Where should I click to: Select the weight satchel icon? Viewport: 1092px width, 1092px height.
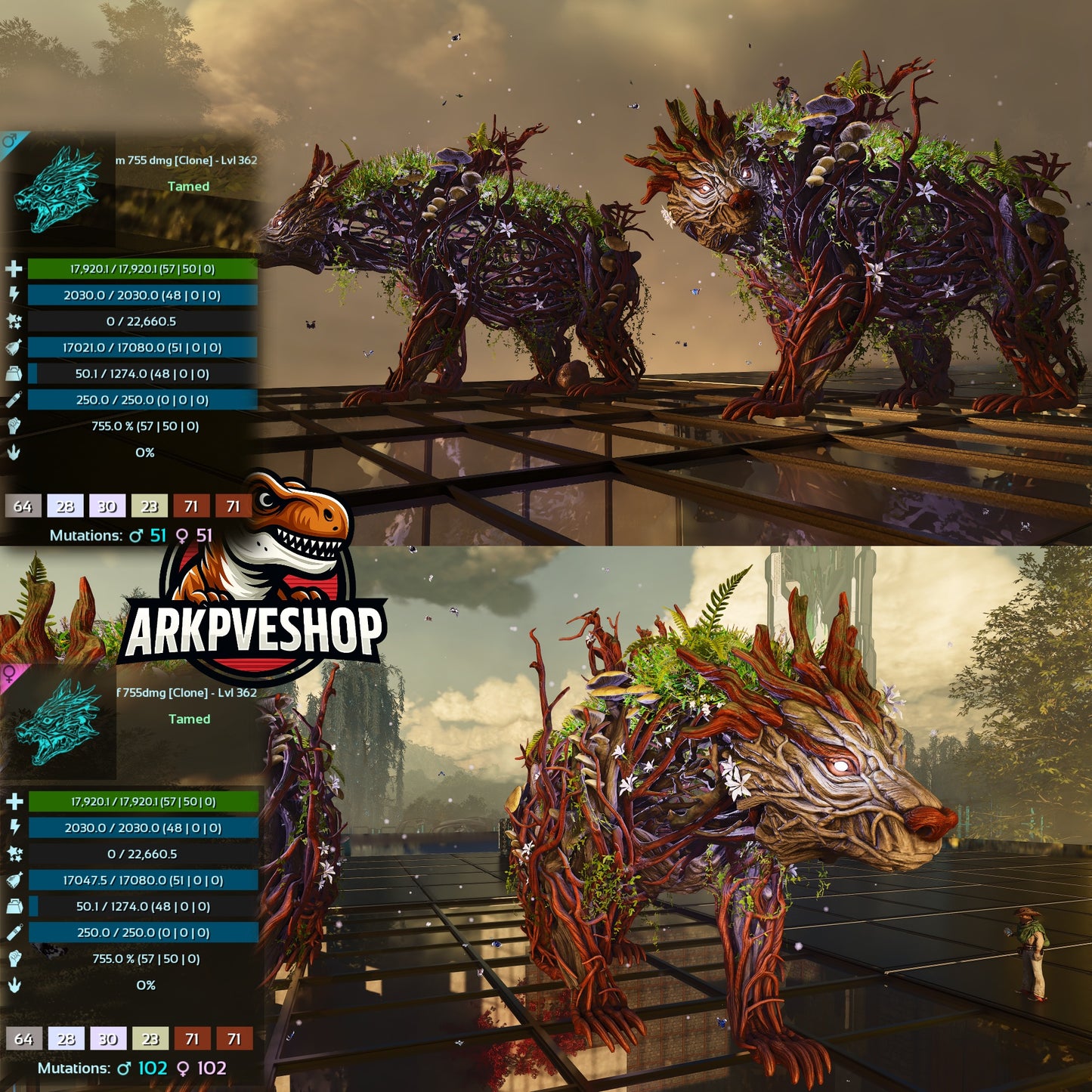coord(12,373)
